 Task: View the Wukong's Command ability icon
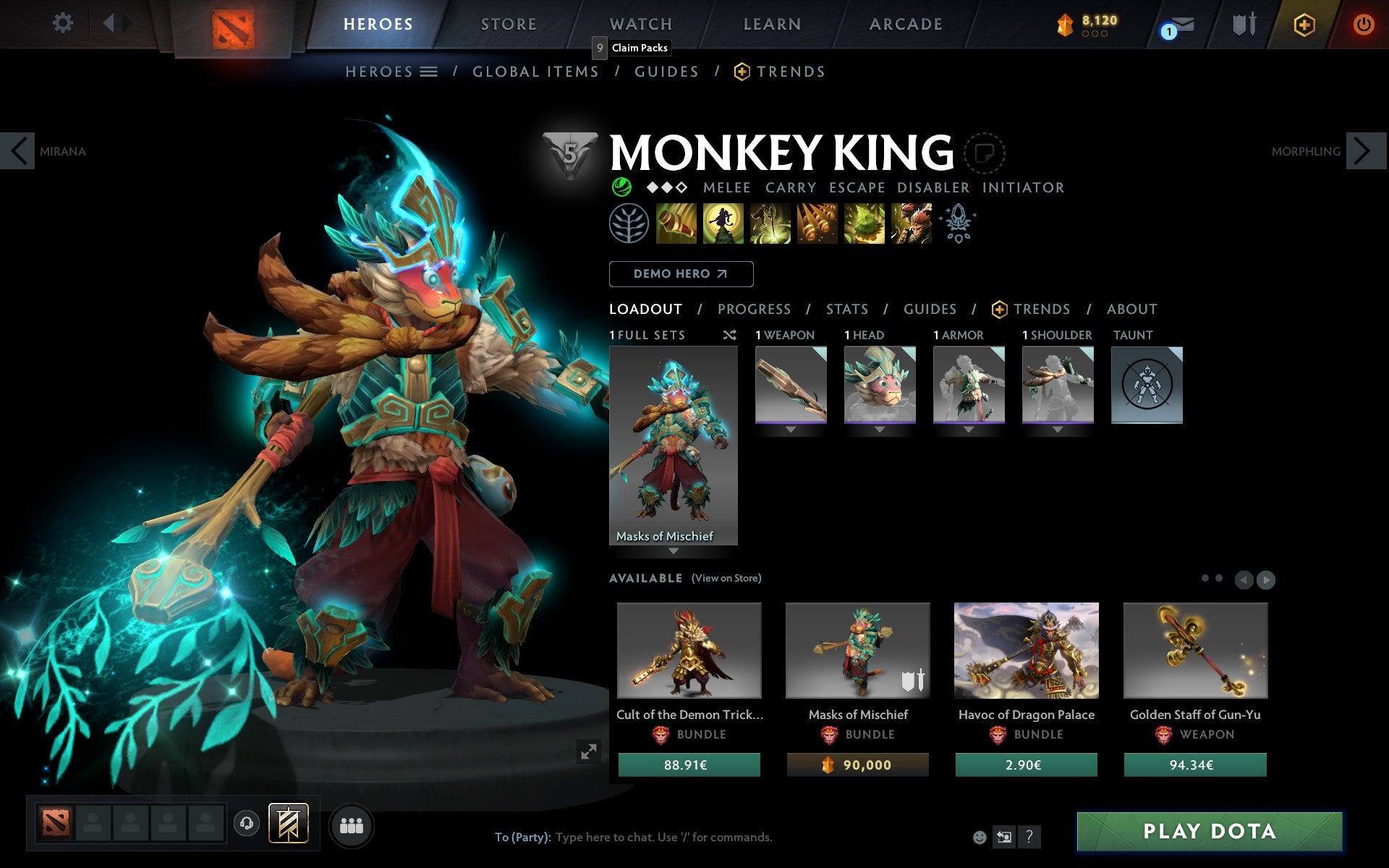912,224
